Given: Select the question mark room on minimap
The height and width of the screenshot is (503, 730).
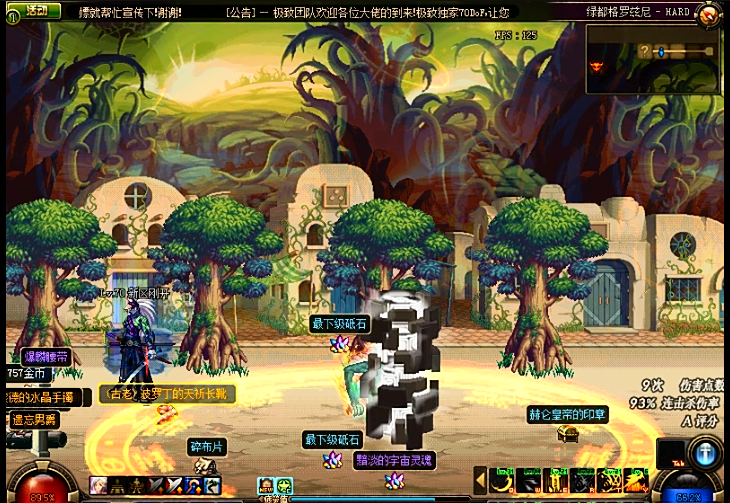Looking at the screenshot, I should (645, 51).
